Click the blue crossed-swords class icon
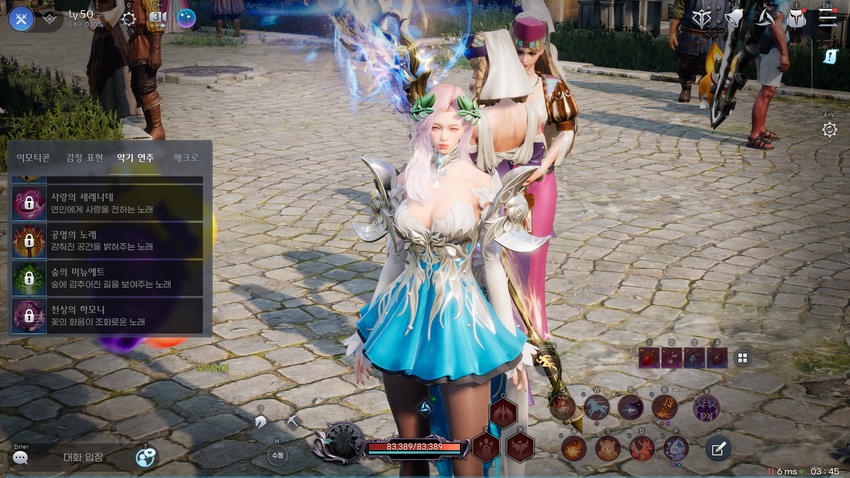 (20, 18)
